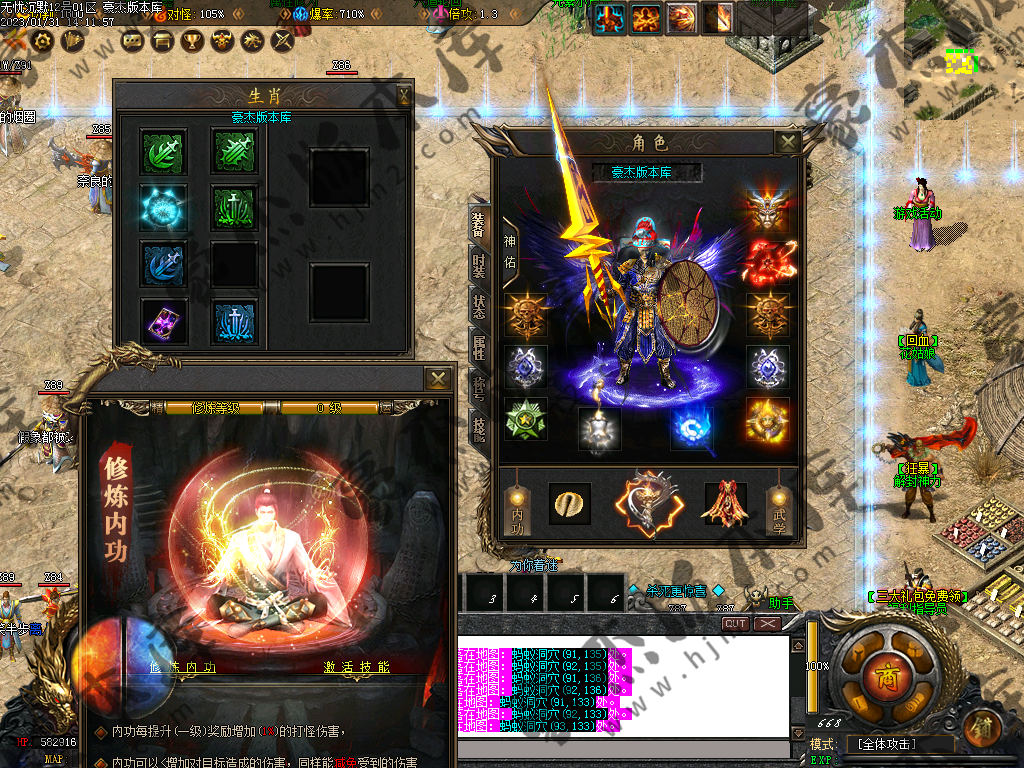Screen dimensions: 1024x768
Task: Open the trophy rankings icon
Action: tap(192, 41)
